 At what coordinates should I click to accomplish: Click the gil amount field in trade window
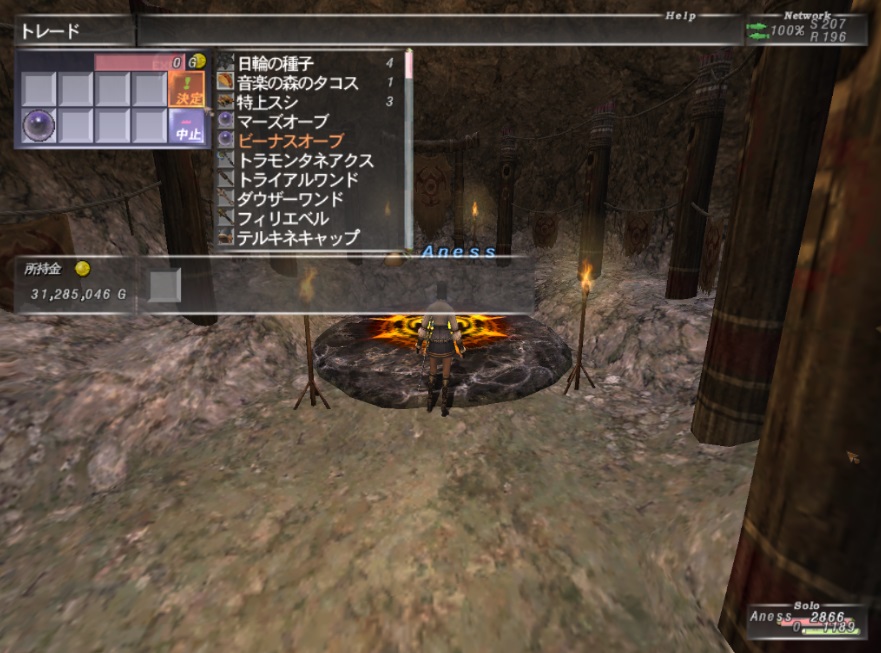coord(140,62)
